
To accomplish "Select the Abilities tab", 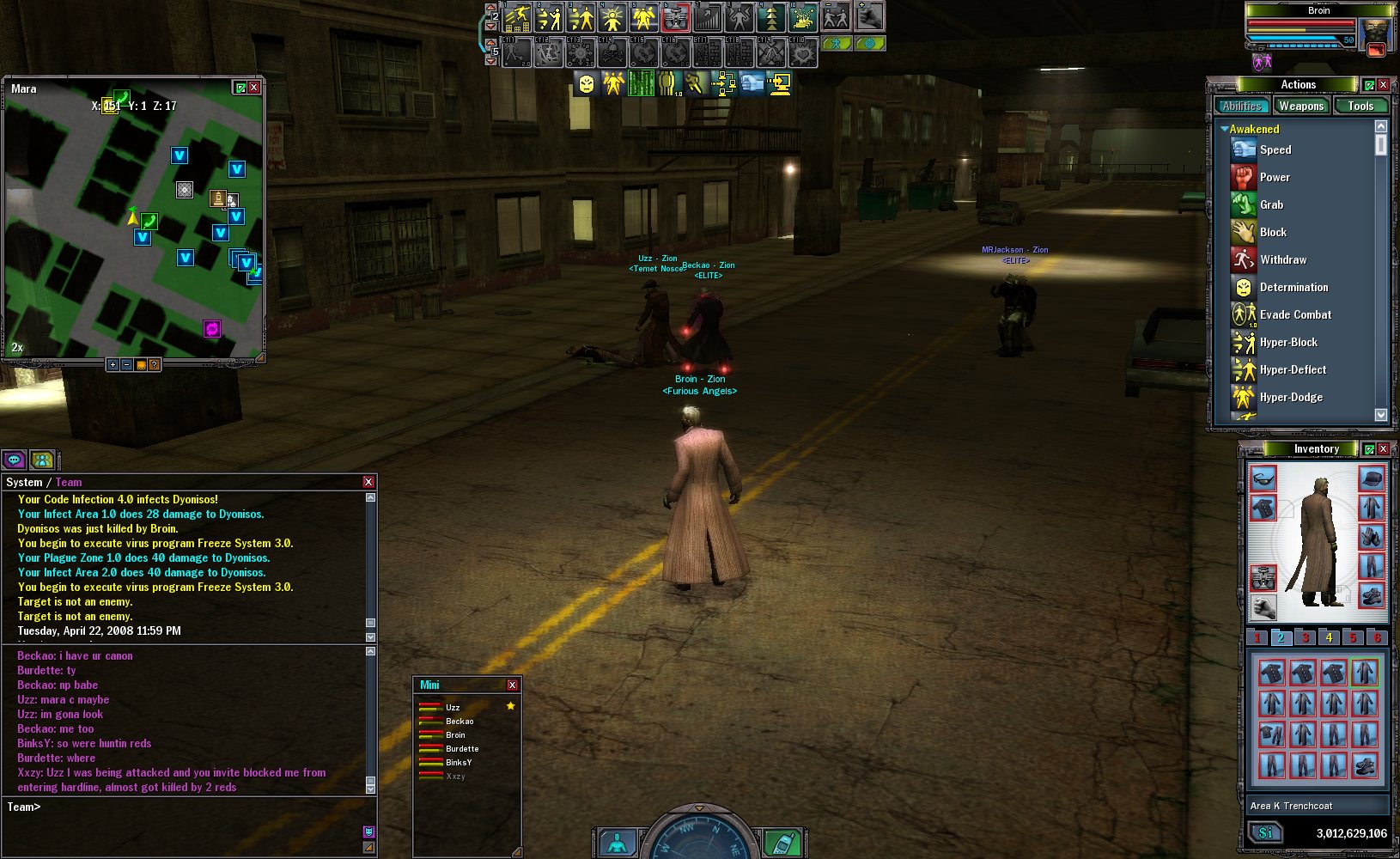I will click(x=1242, y=107).
